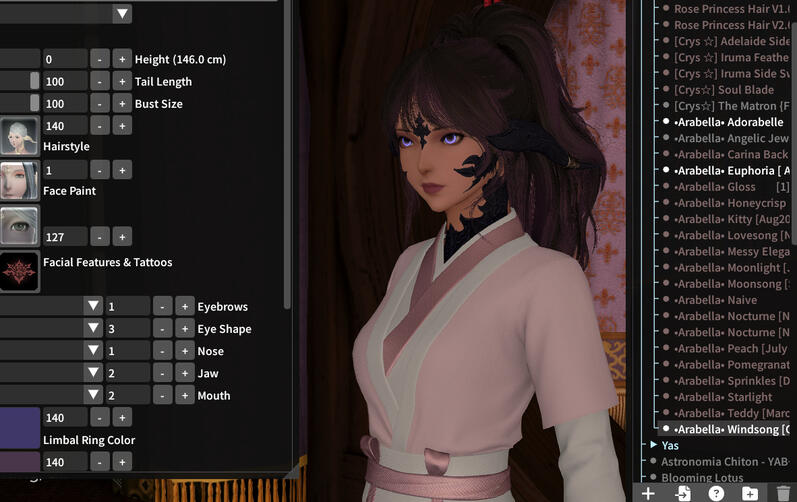The image size is (797, 502).
Task: Open the Face Paint thumbnail picker
Action: click(x=19, y=180)
